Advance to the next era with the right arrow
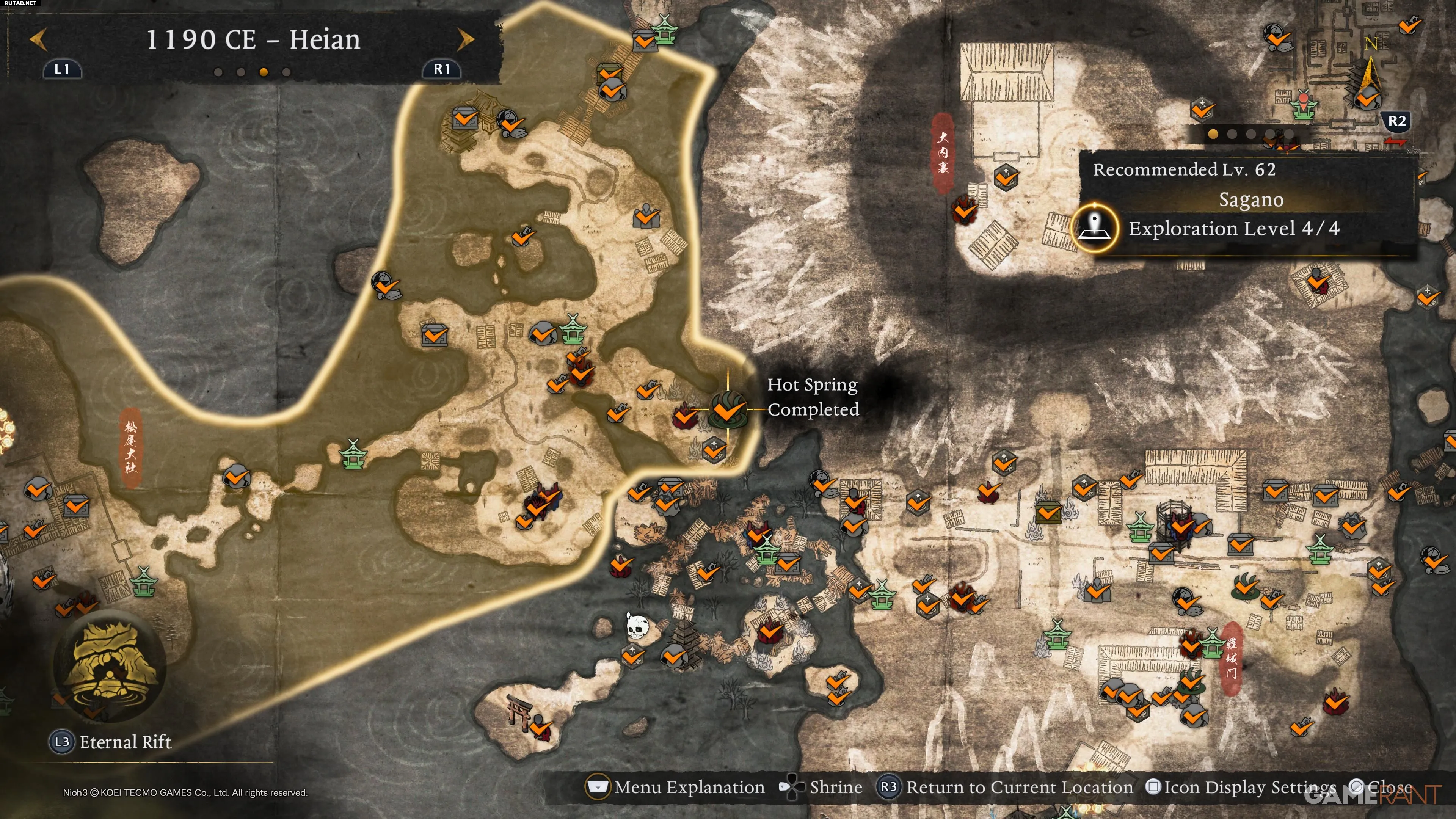 (464, 39)
